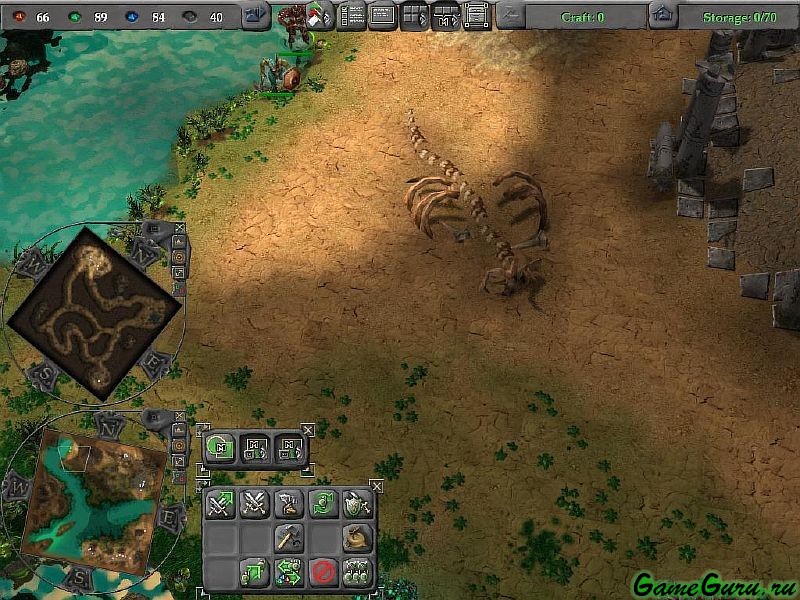Select the sack gather command

(356, 538)
